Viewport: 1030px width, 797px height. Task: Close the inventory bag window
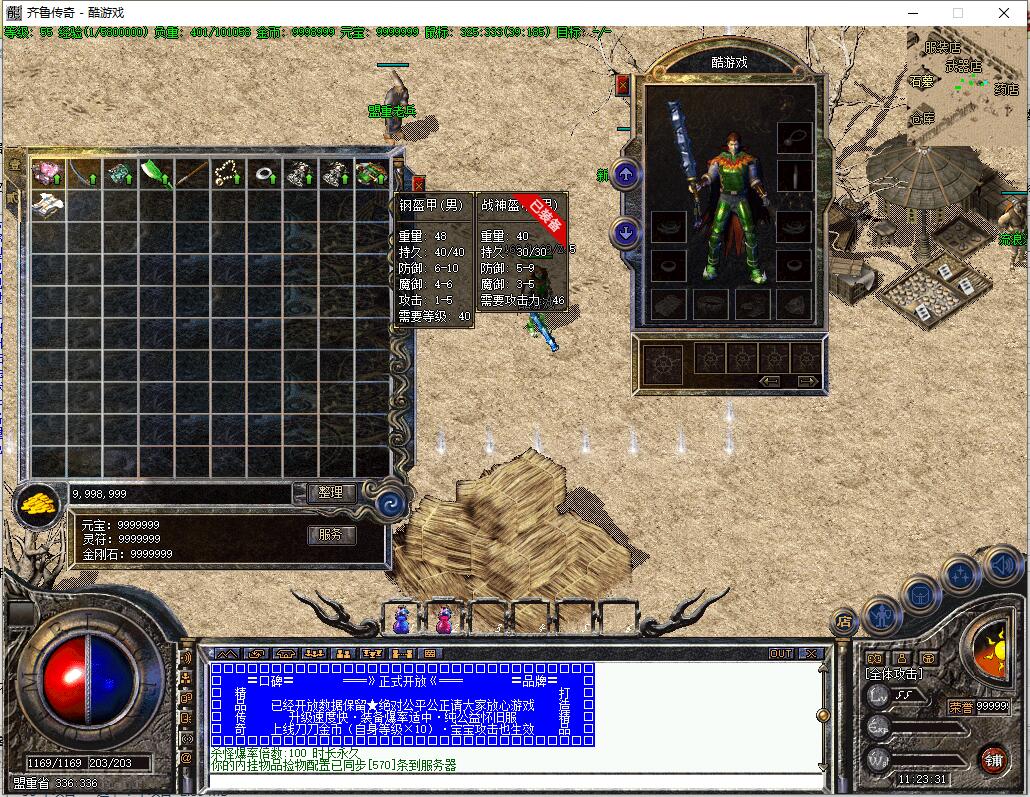(x=418, y=184)
